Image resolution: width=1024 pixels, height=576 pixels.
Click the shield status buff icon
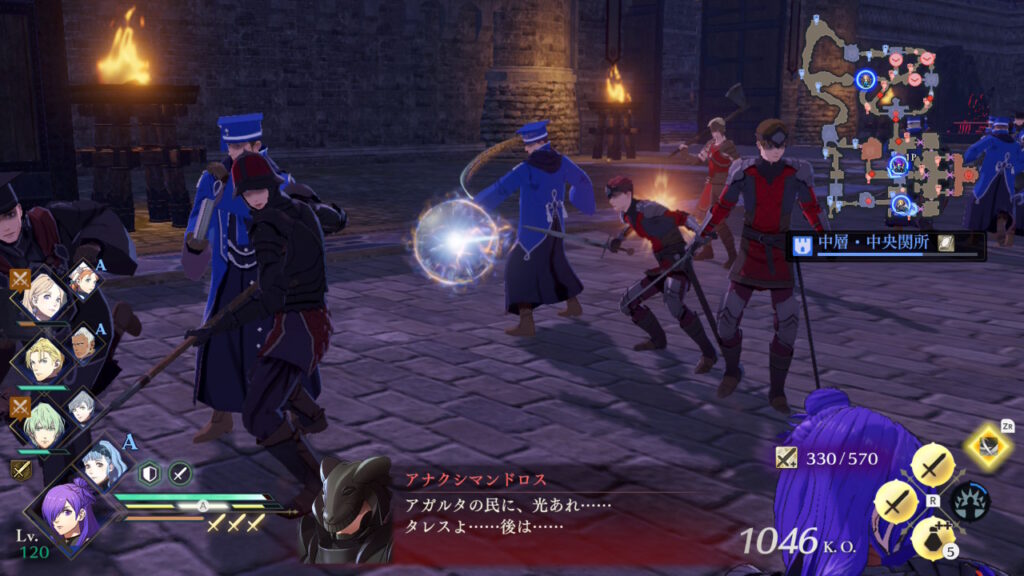(150, 474)
